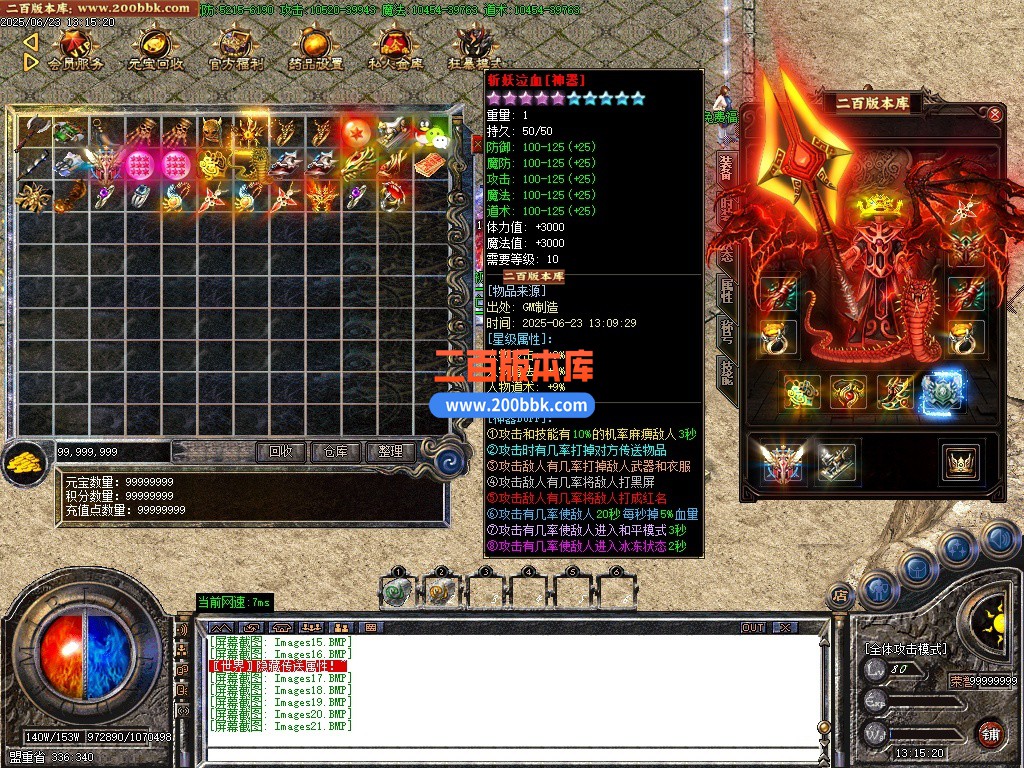1024x768 pixels.
Task: Close the character equipment panel
Action: coord(995,115)
